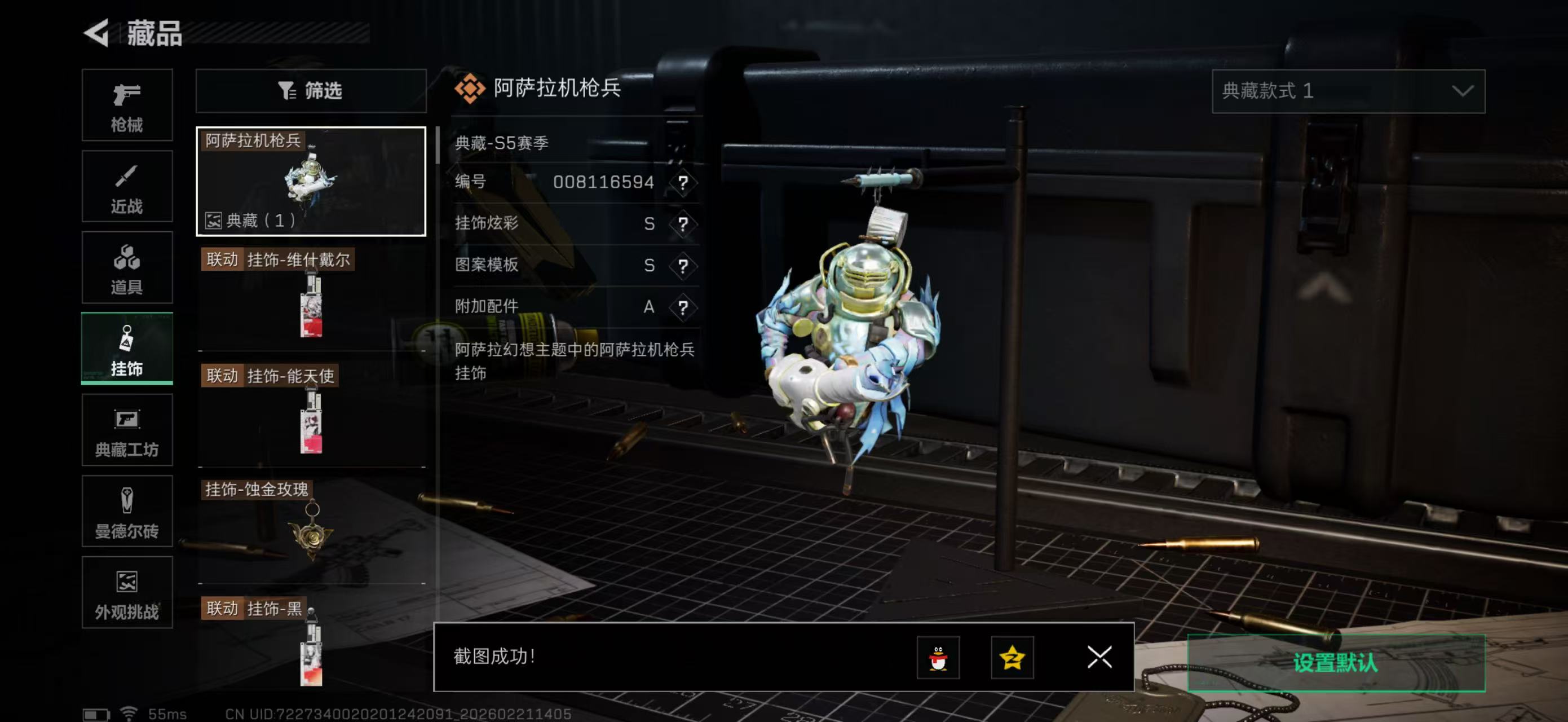Share screenshot to QZone
Screen dimensions: 1568x722
click(x=1014, y=658)
